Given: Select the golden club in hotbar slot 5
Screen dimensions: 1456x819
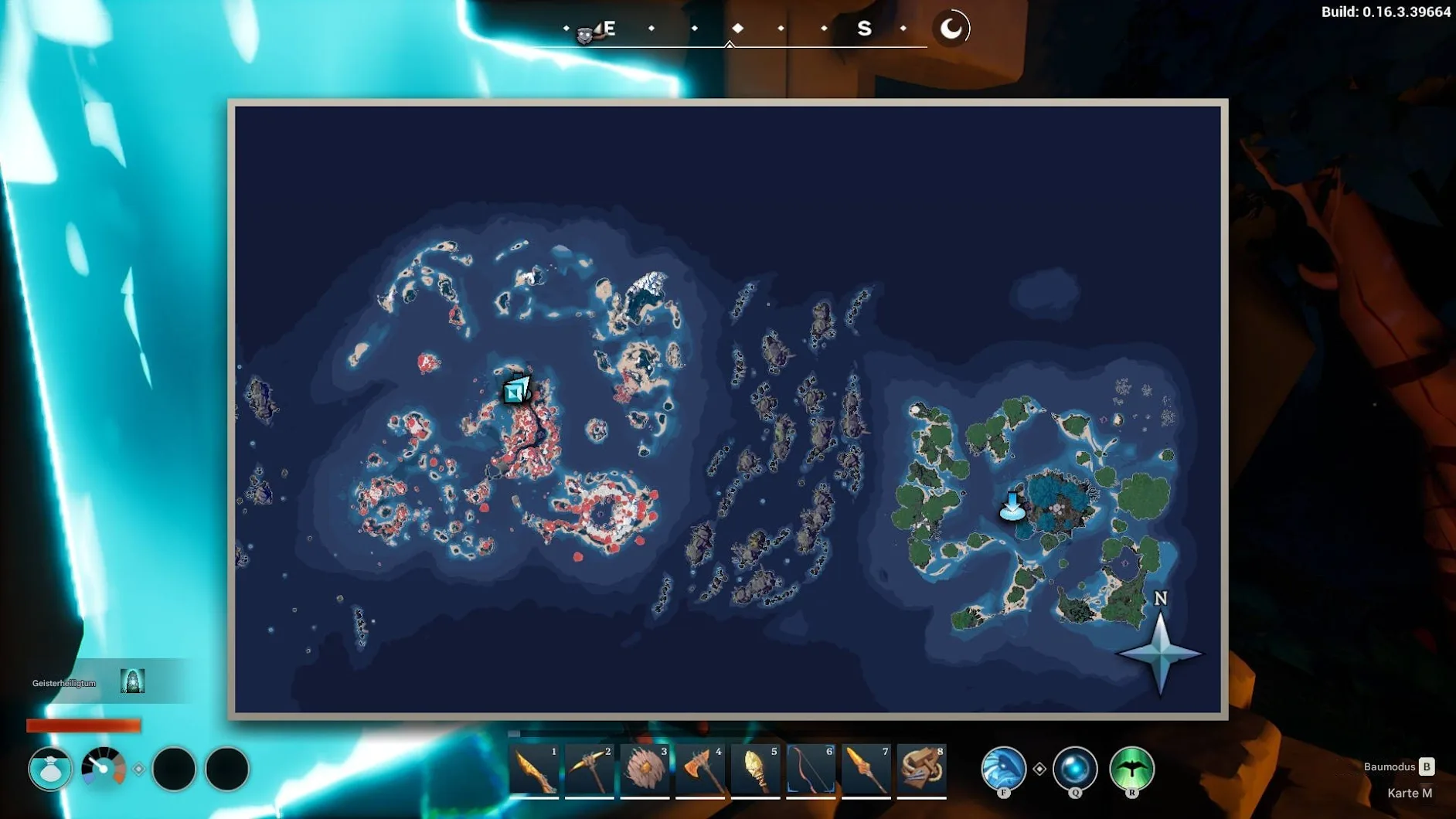Looking at the screenshot, I should (x=756, y=770).
